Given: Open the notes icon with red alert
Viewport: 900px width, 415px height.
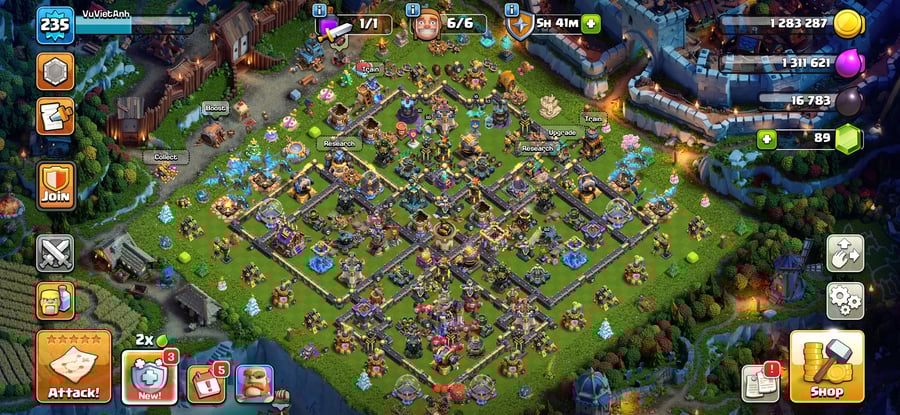Looking at the screenshot, I should pyautogui.click(x=759, y=383).
